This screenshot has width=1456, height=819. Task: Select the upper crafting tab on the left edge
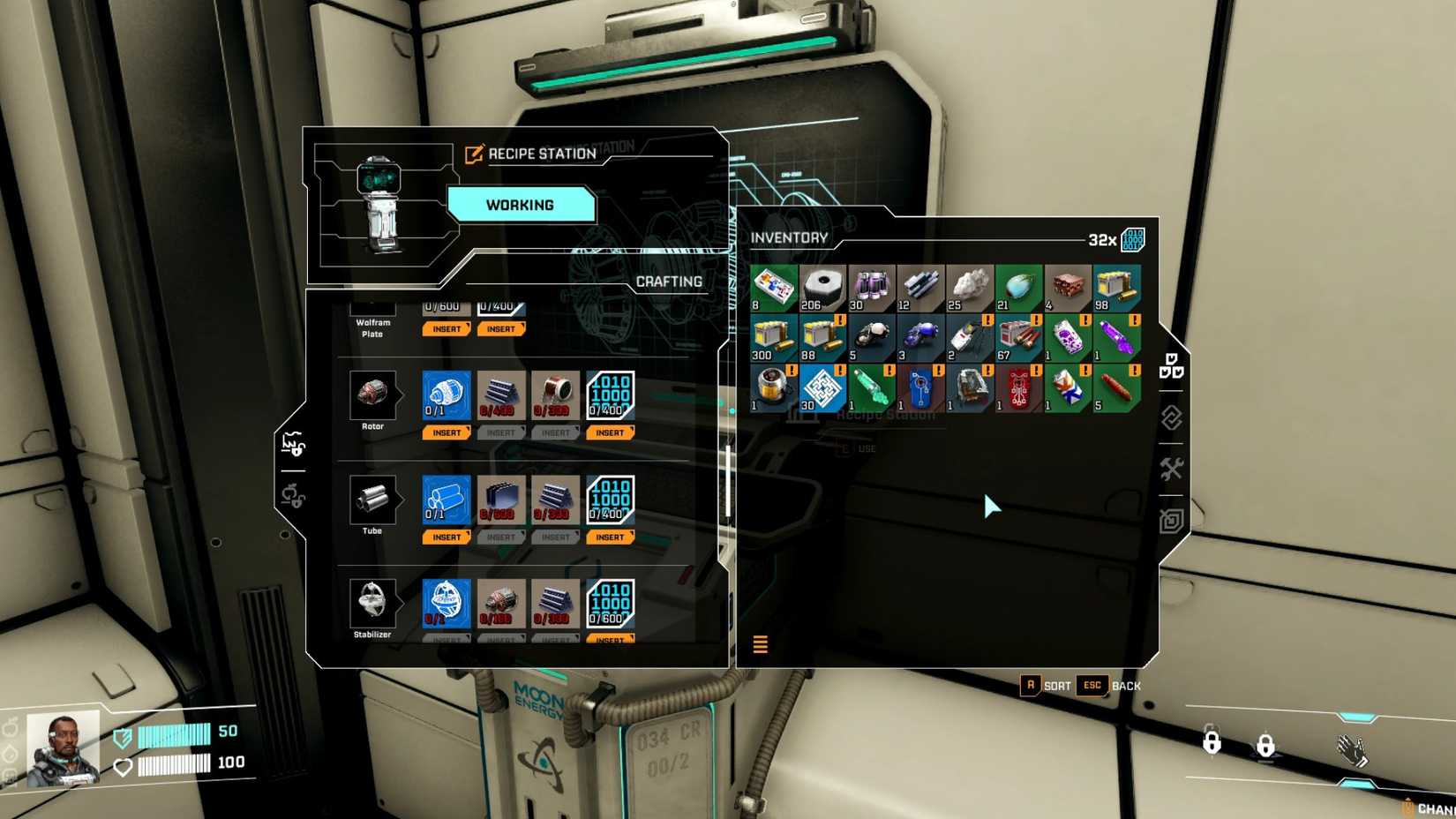[292, 446]
